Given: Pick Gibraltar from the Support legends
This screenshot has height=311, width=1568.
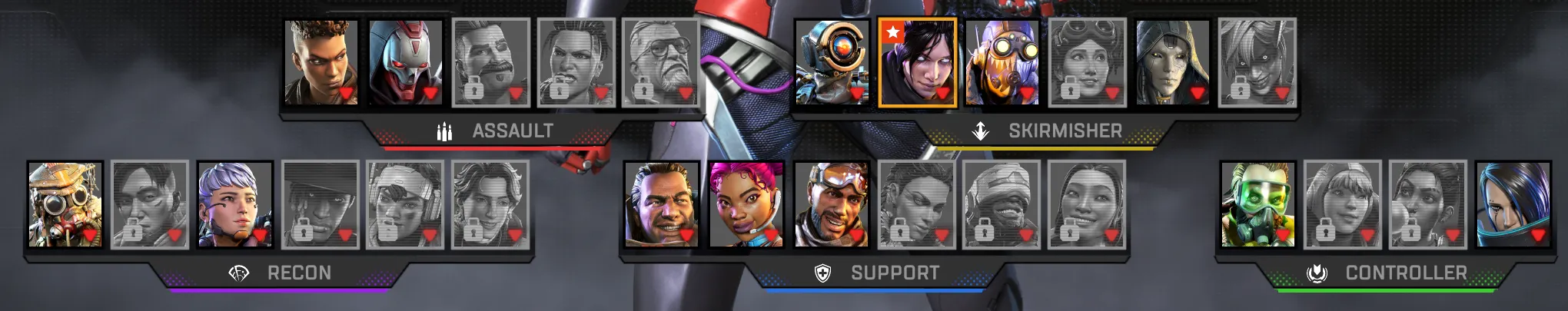Looking at the screenshot, I should (661, 204).
